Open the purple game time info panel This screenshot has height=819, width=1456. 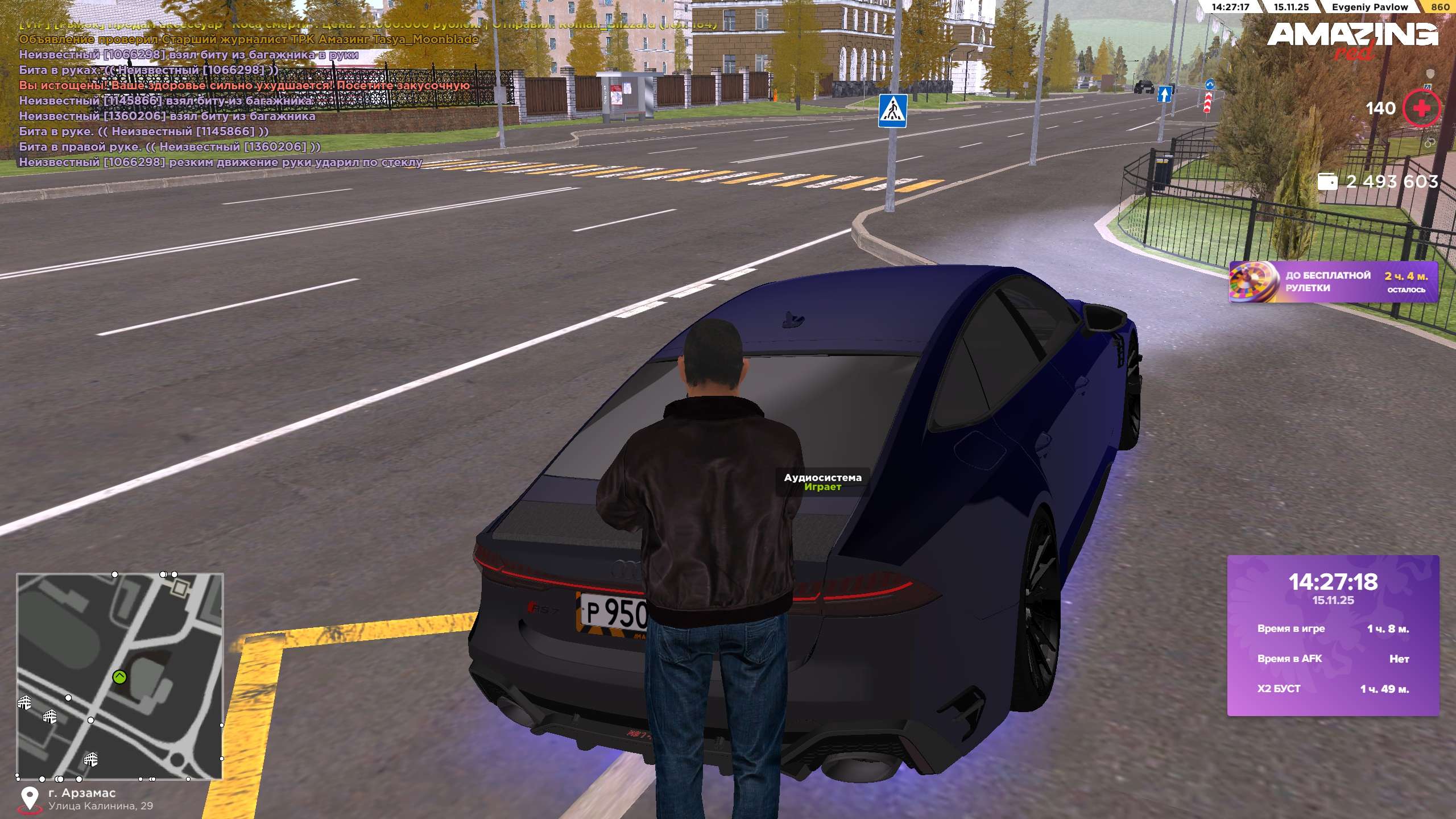point(1333,635)
